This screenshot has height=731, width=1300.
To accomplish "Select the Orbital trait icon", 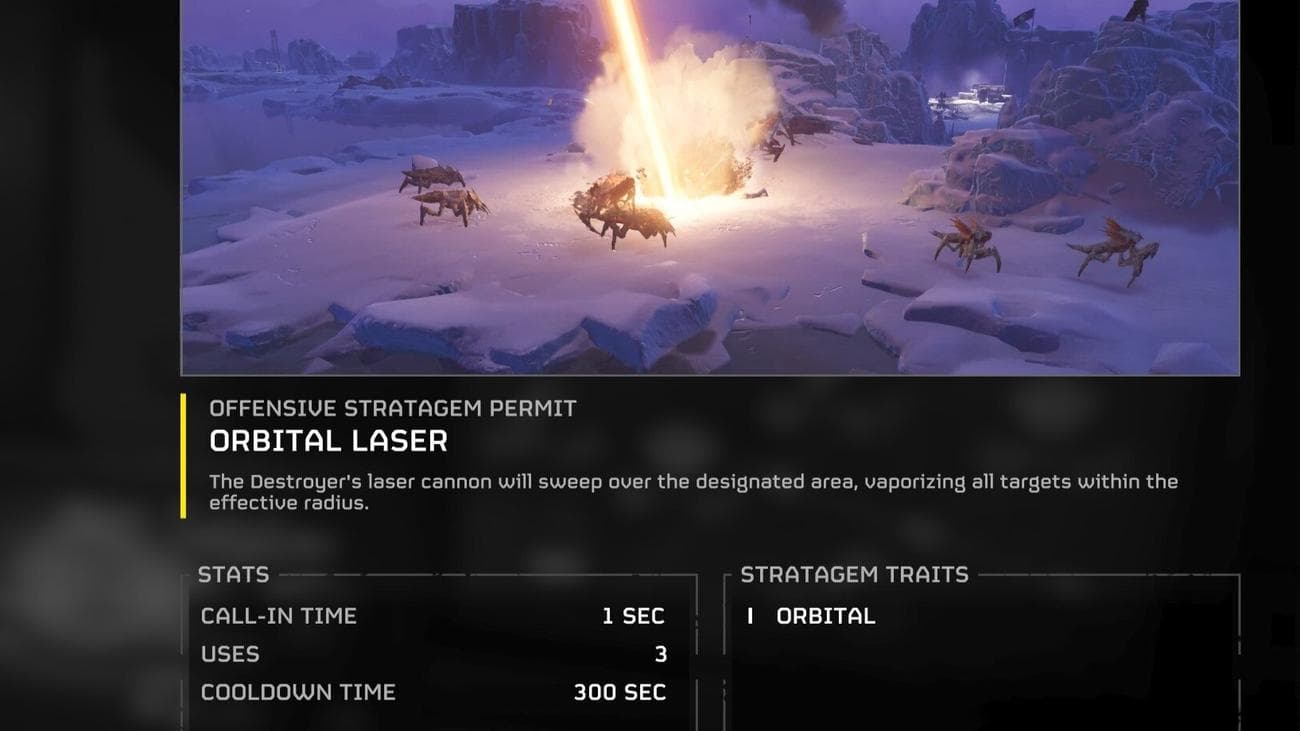I will pos(749,617).
